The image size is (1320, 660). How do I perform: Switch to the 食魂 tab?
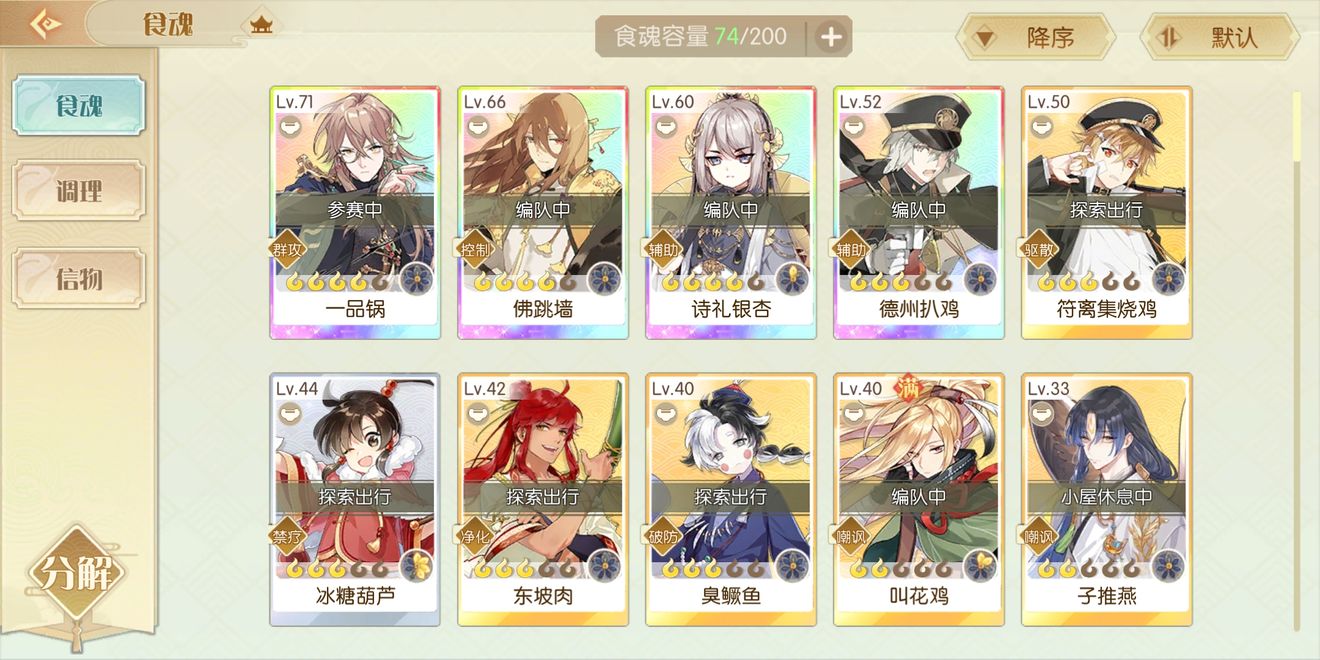click(78, 106)
